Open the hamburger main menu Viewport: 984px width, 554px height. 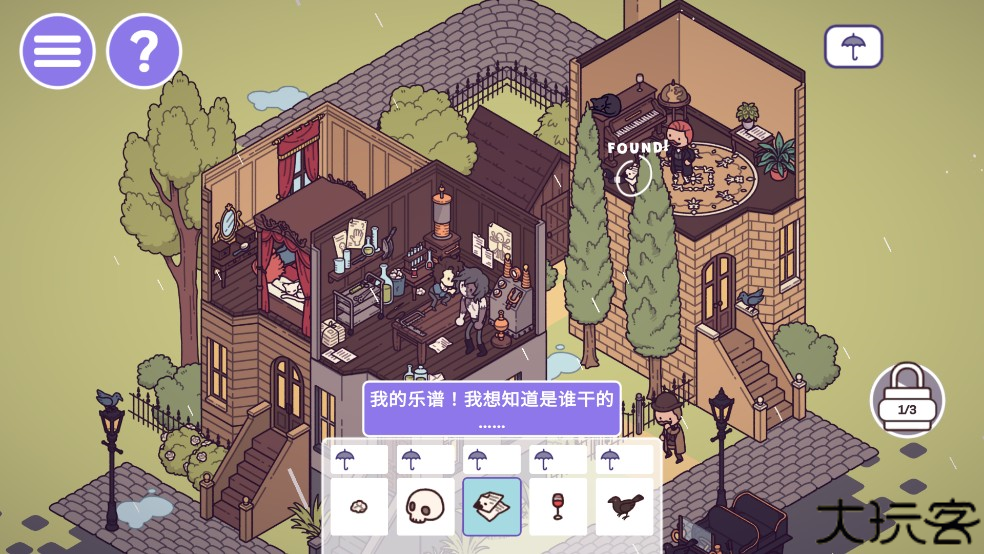[57, 51]
